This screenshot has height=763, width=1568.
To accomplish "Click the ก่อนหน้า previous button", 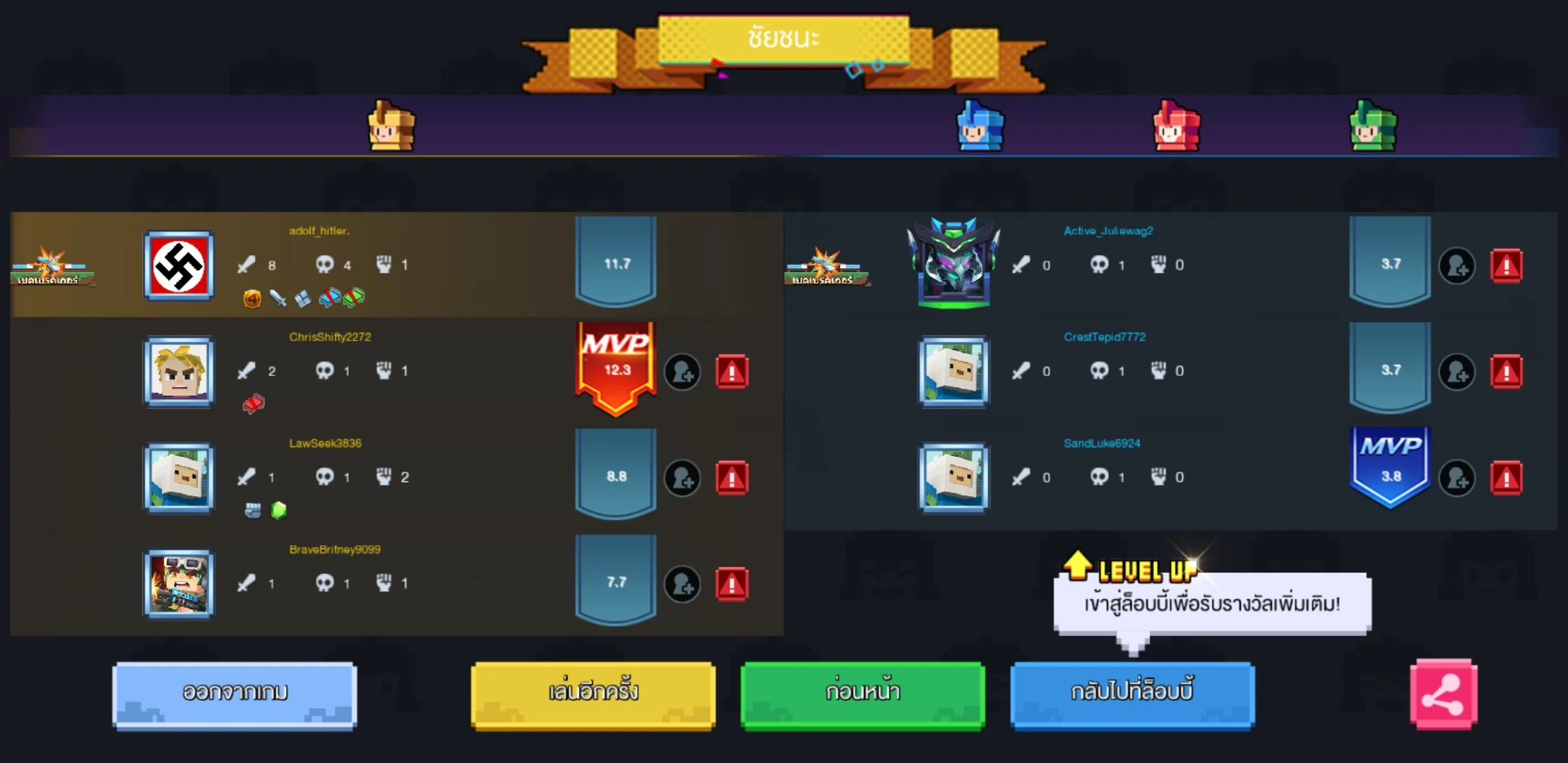I will pos(862,693).
